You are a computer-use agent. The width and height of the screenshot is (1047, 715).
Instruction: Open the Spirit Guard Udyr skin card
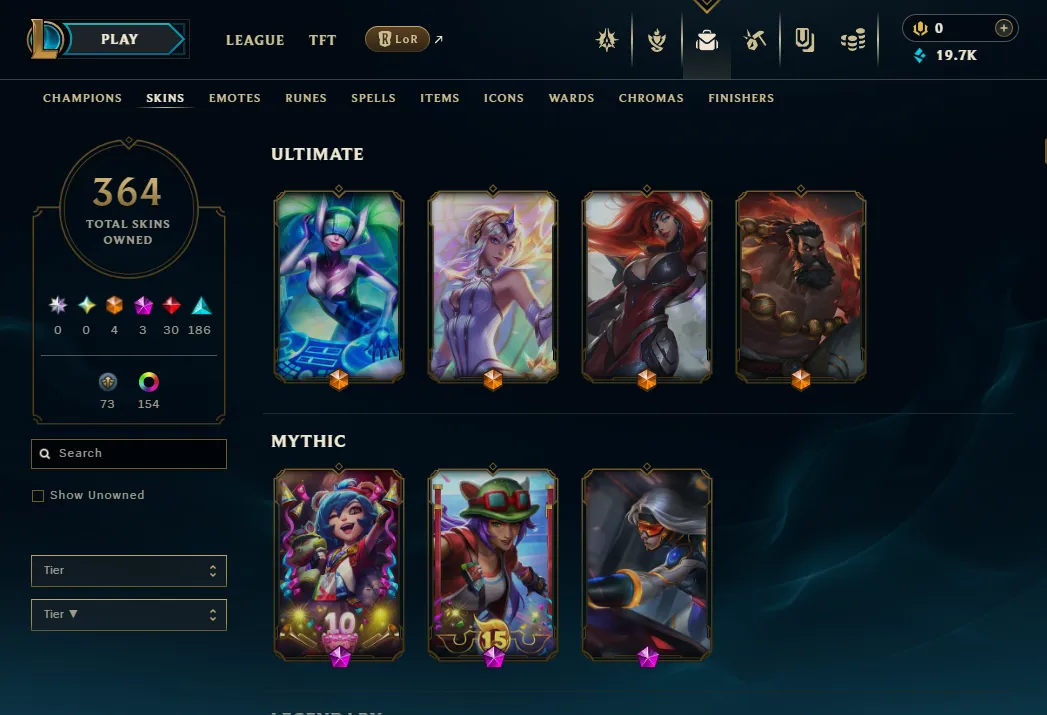pyautogui.click(x=801, y=286)
